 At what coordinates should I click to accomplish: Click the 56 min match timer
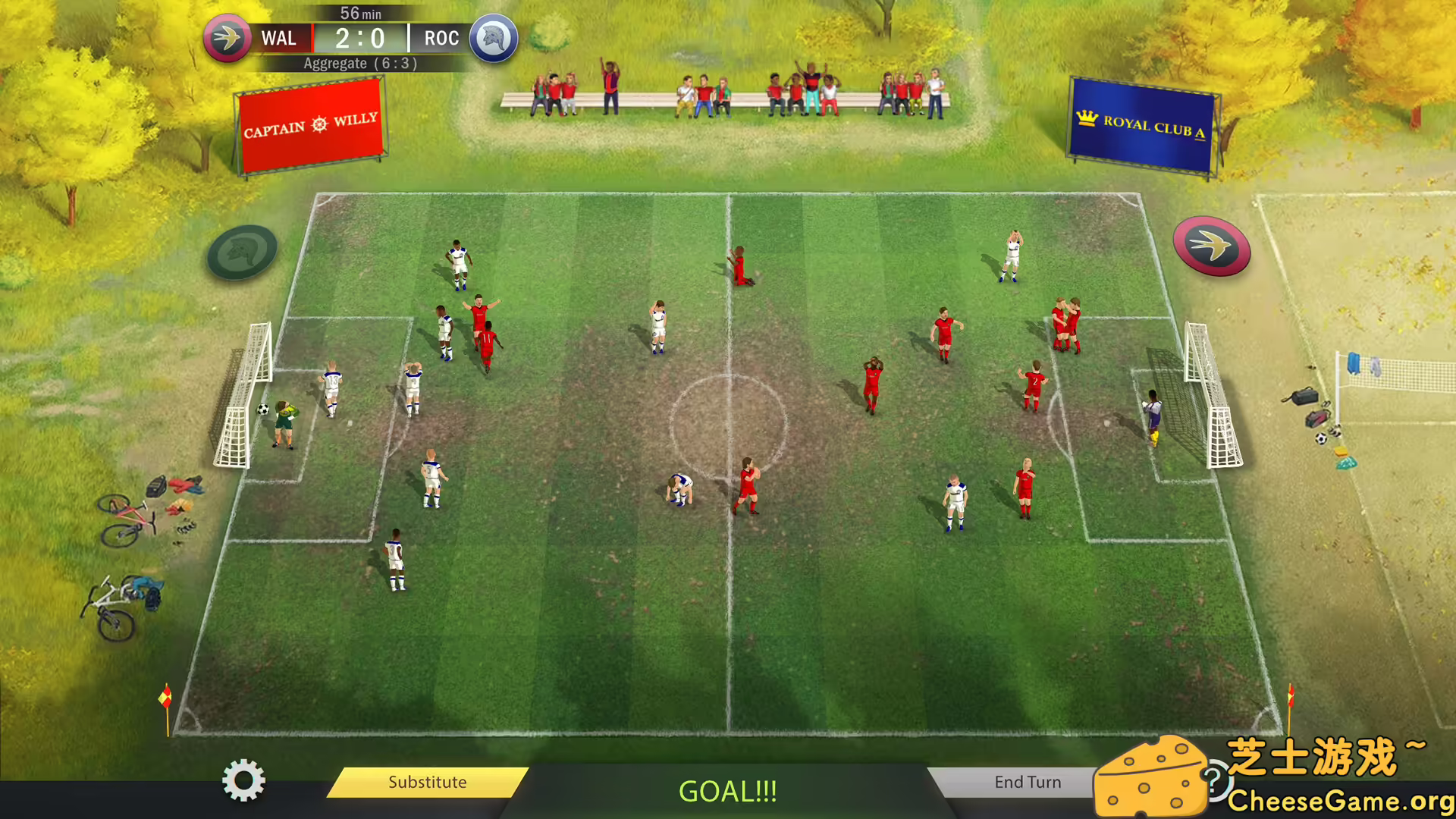click(x=362, y=12)
